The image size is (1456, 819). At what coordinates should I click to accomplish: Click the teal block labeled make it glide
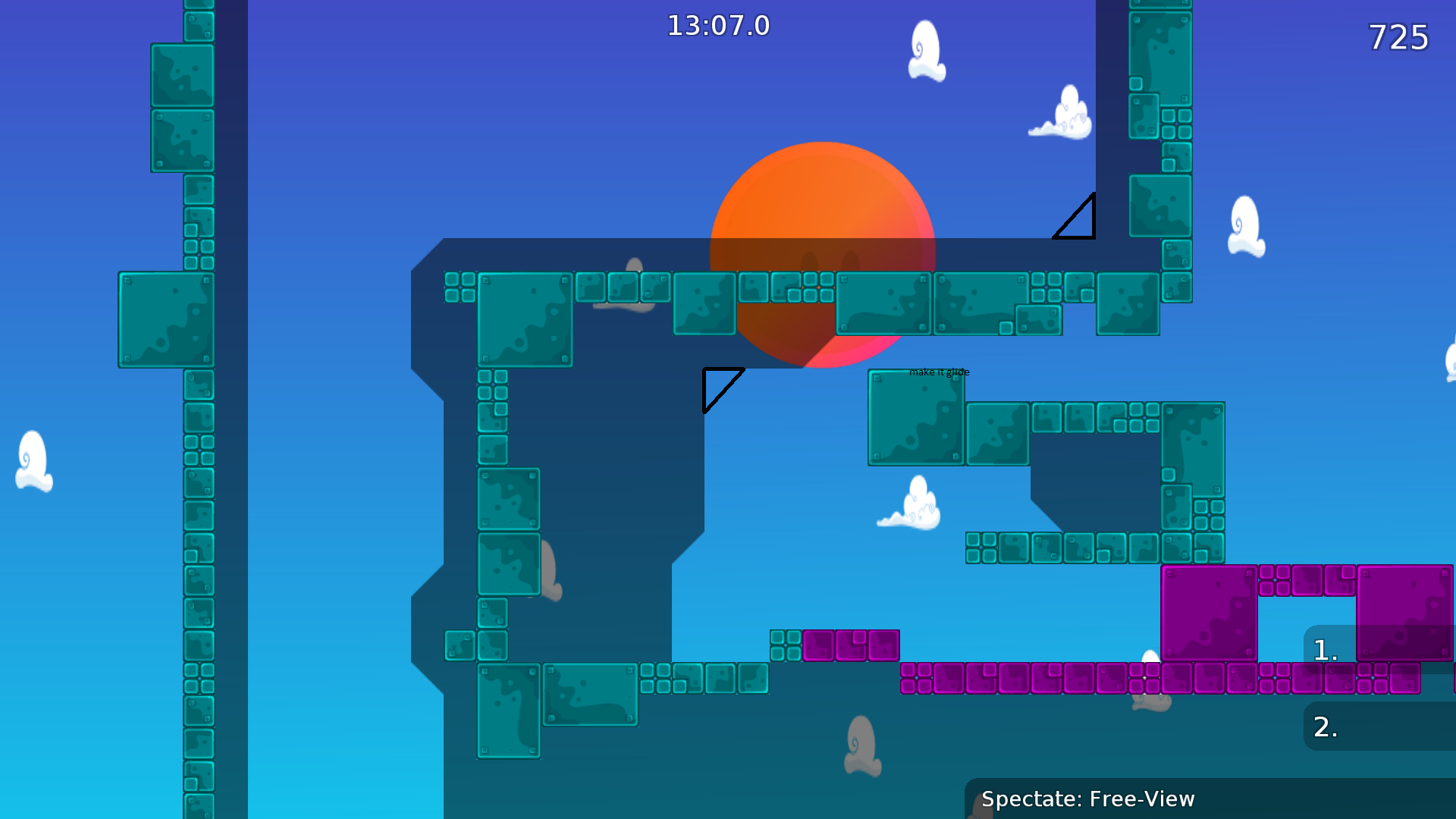(915, 417)
